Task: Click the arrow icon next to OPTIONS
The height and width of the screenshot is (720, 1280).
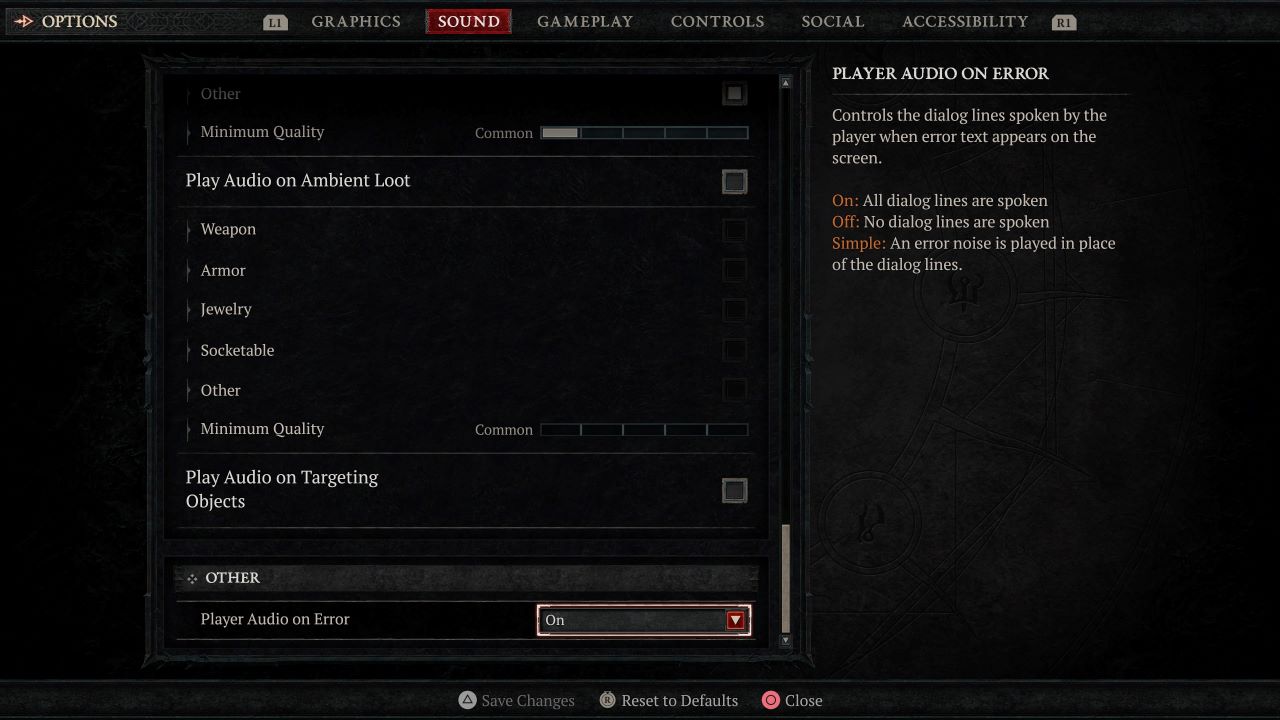Action: pos(25,19)
